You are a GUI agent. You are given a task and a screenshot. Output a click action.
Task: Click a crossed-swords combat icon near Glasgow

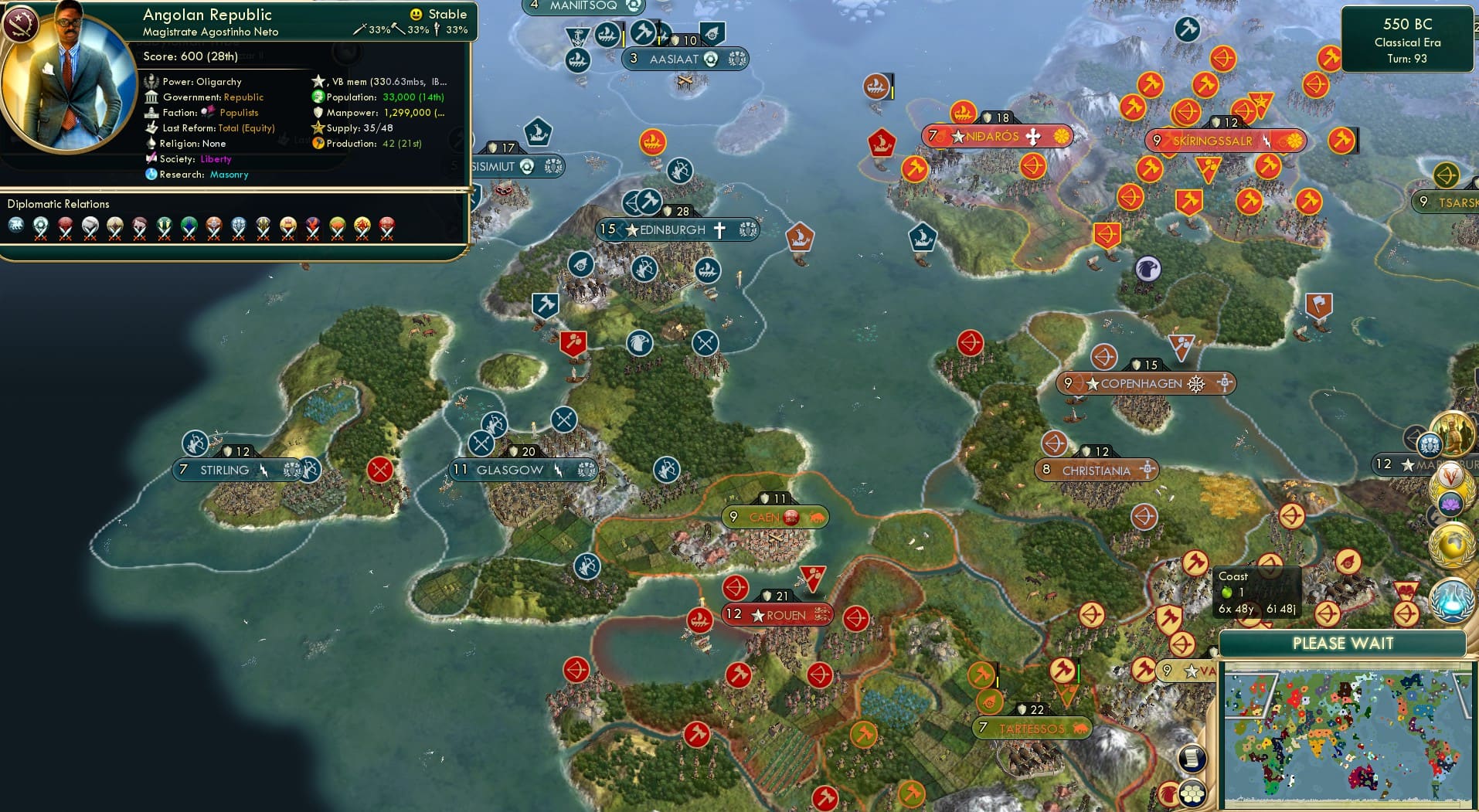(x=483, y=443)
